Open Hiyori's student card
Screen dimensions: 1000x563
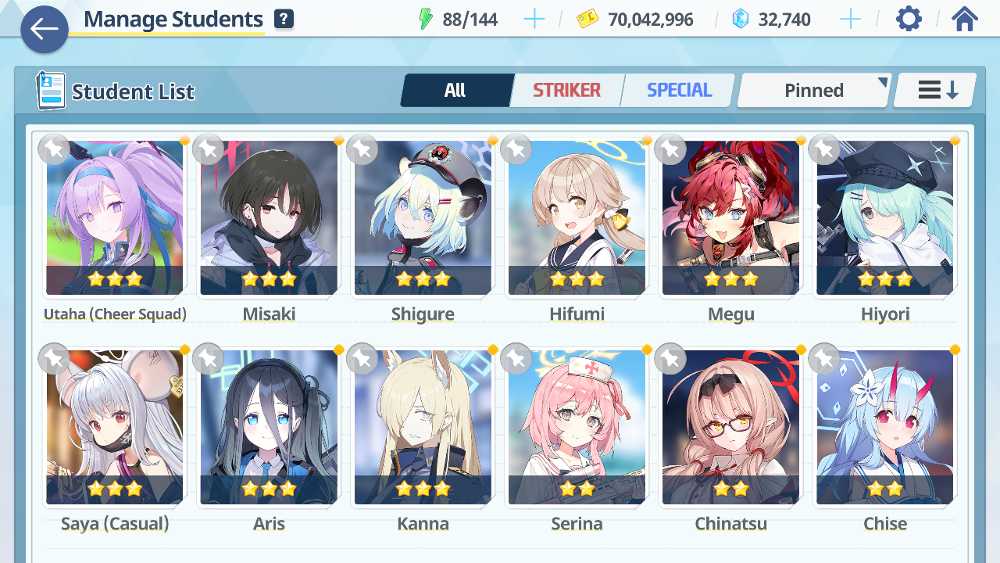(885, 220)
